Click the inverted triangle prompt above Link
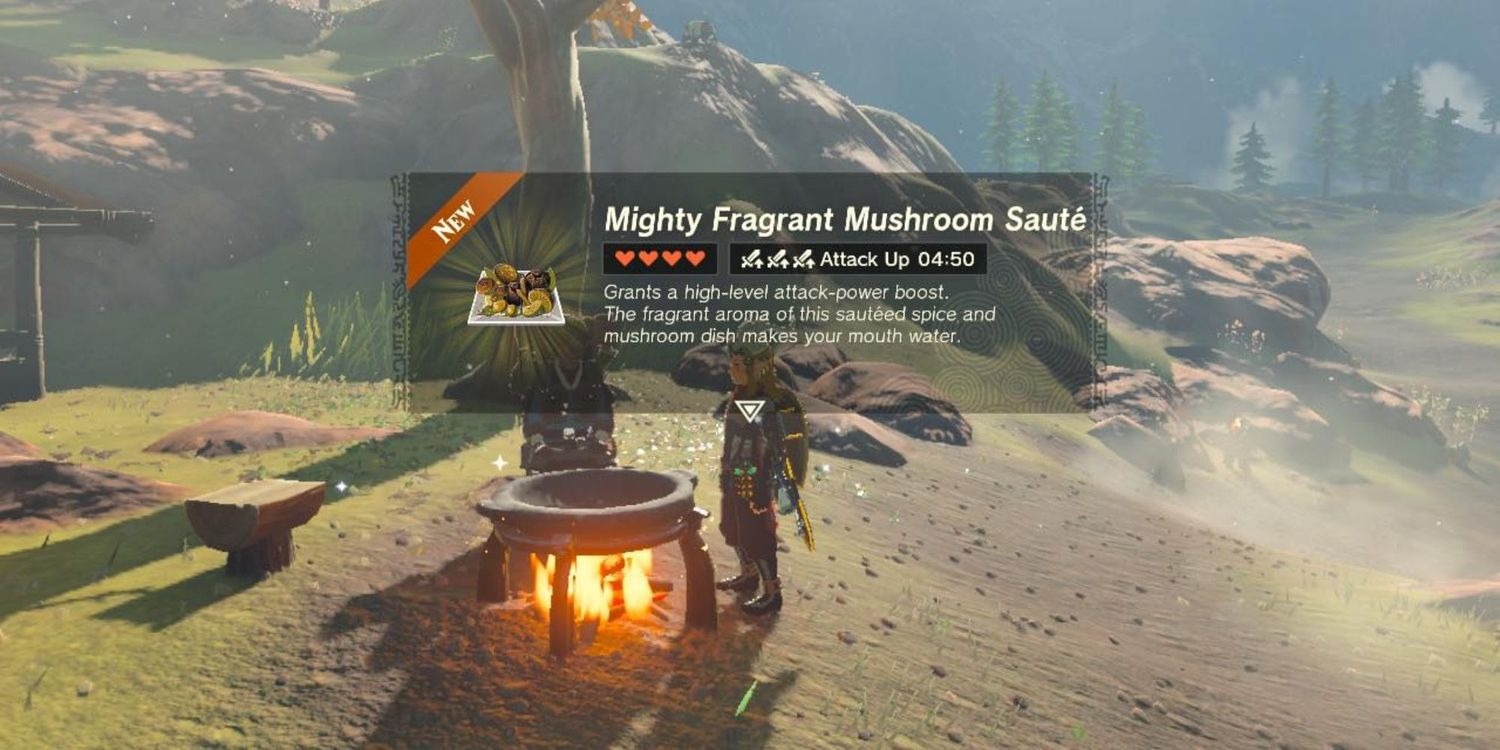The height and width of the screenshot is (750, 1500). point(752,409)
